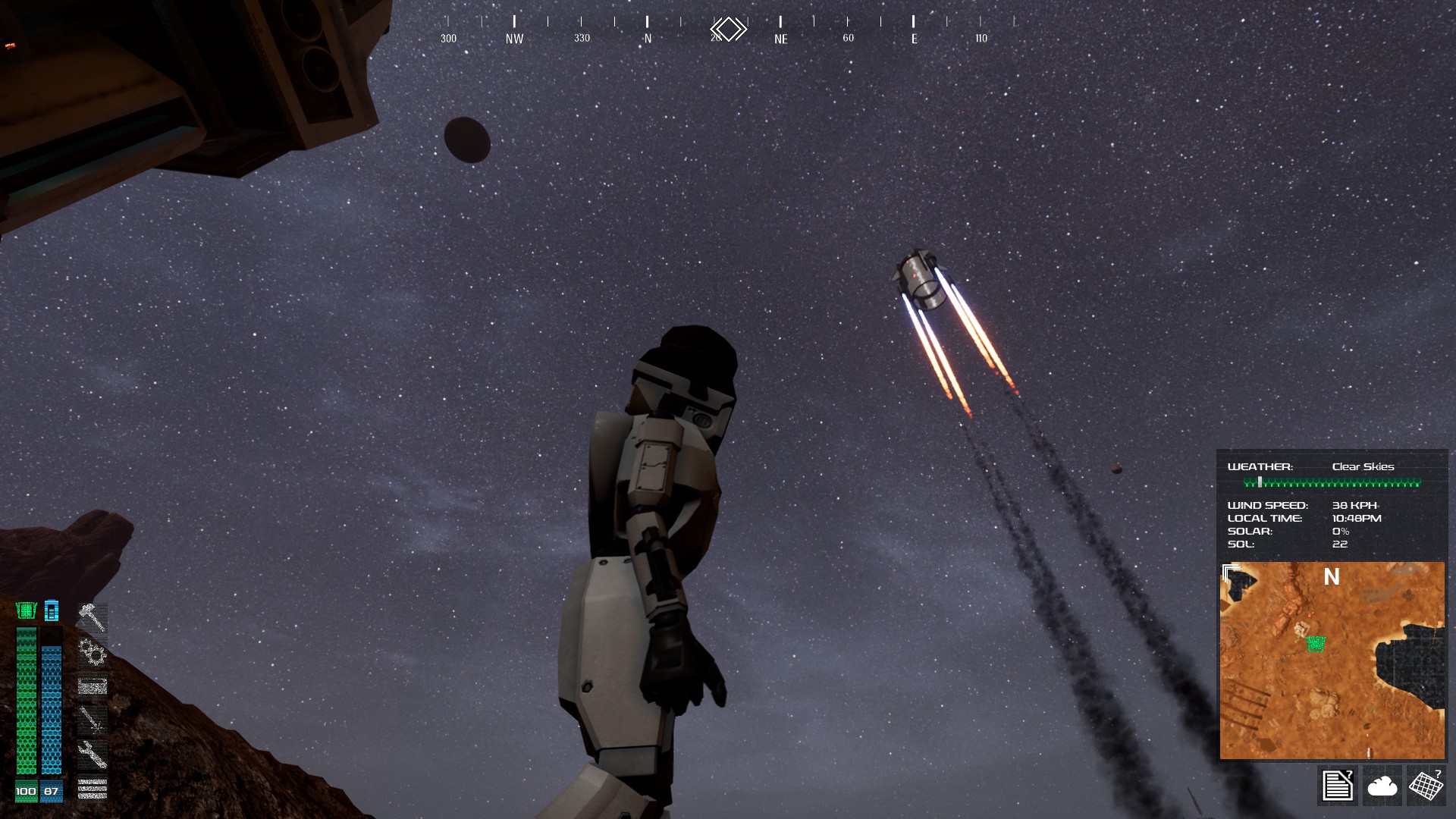Click the orange terrain minimap
This screenshot has width=1456, height=819.
(1332, 682)
